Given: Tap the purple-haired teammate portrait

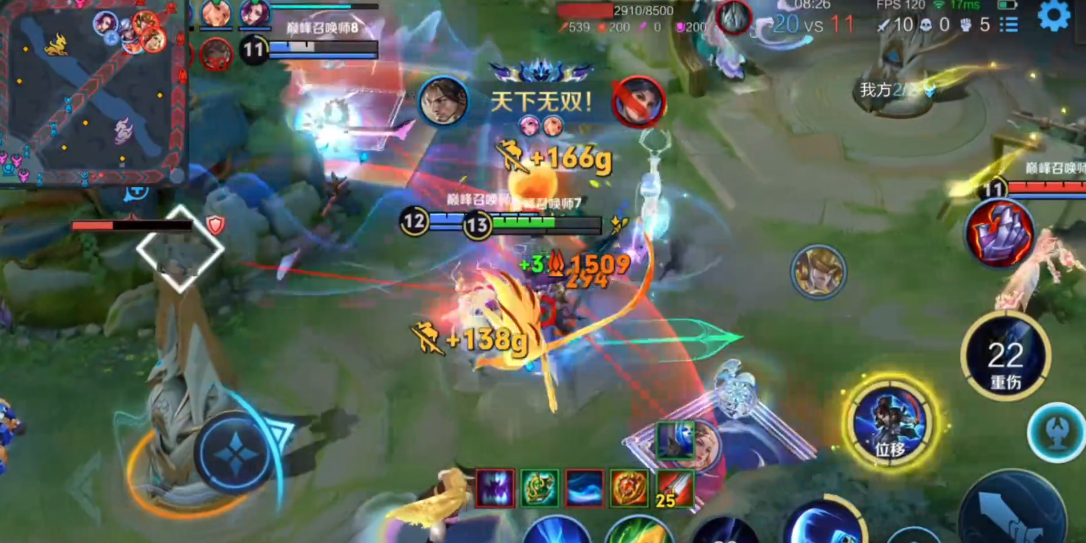Looking at the screenshot, I should [x=254, y=14].
